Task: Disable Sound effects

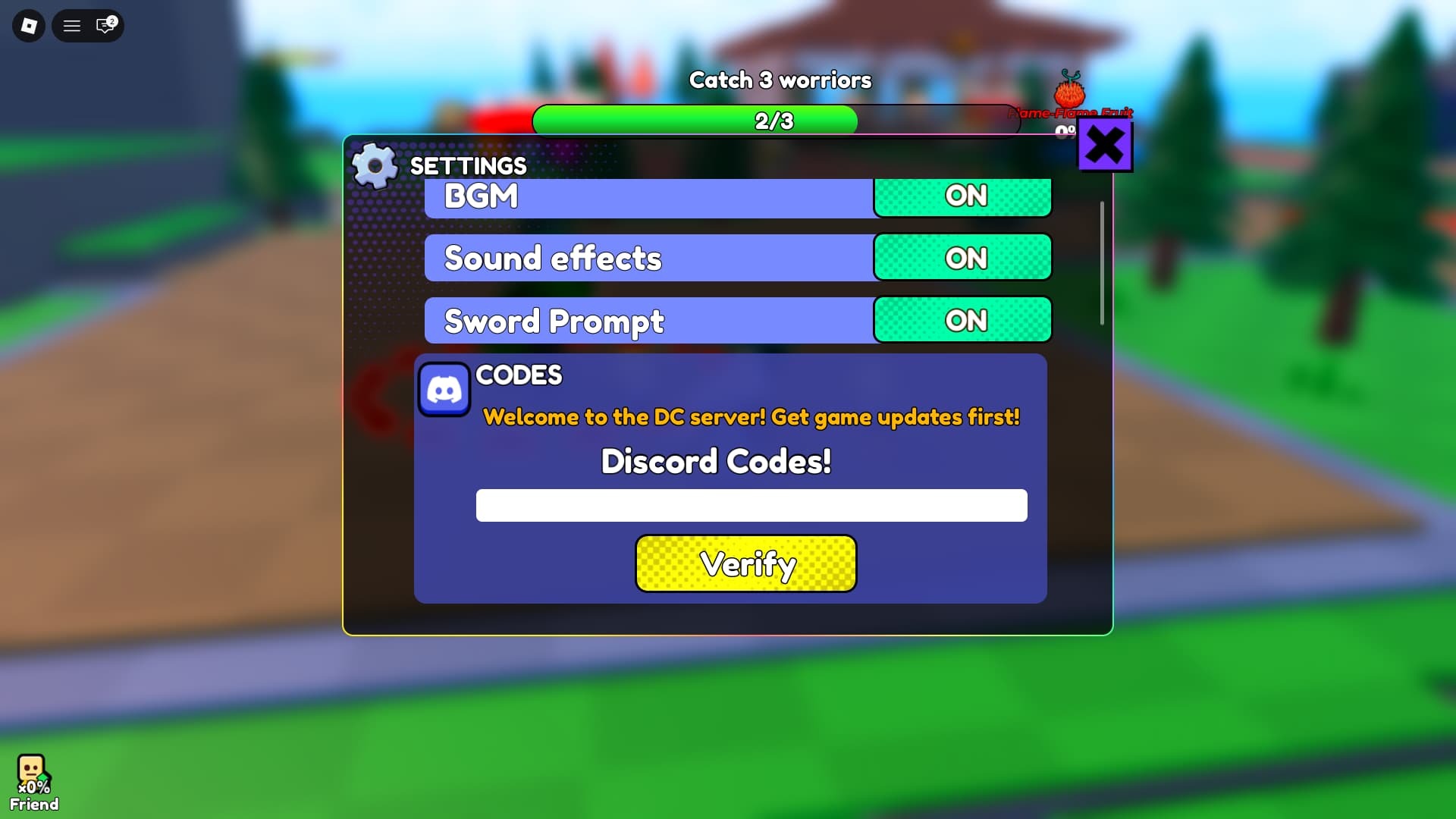Action: pos(963,257)
